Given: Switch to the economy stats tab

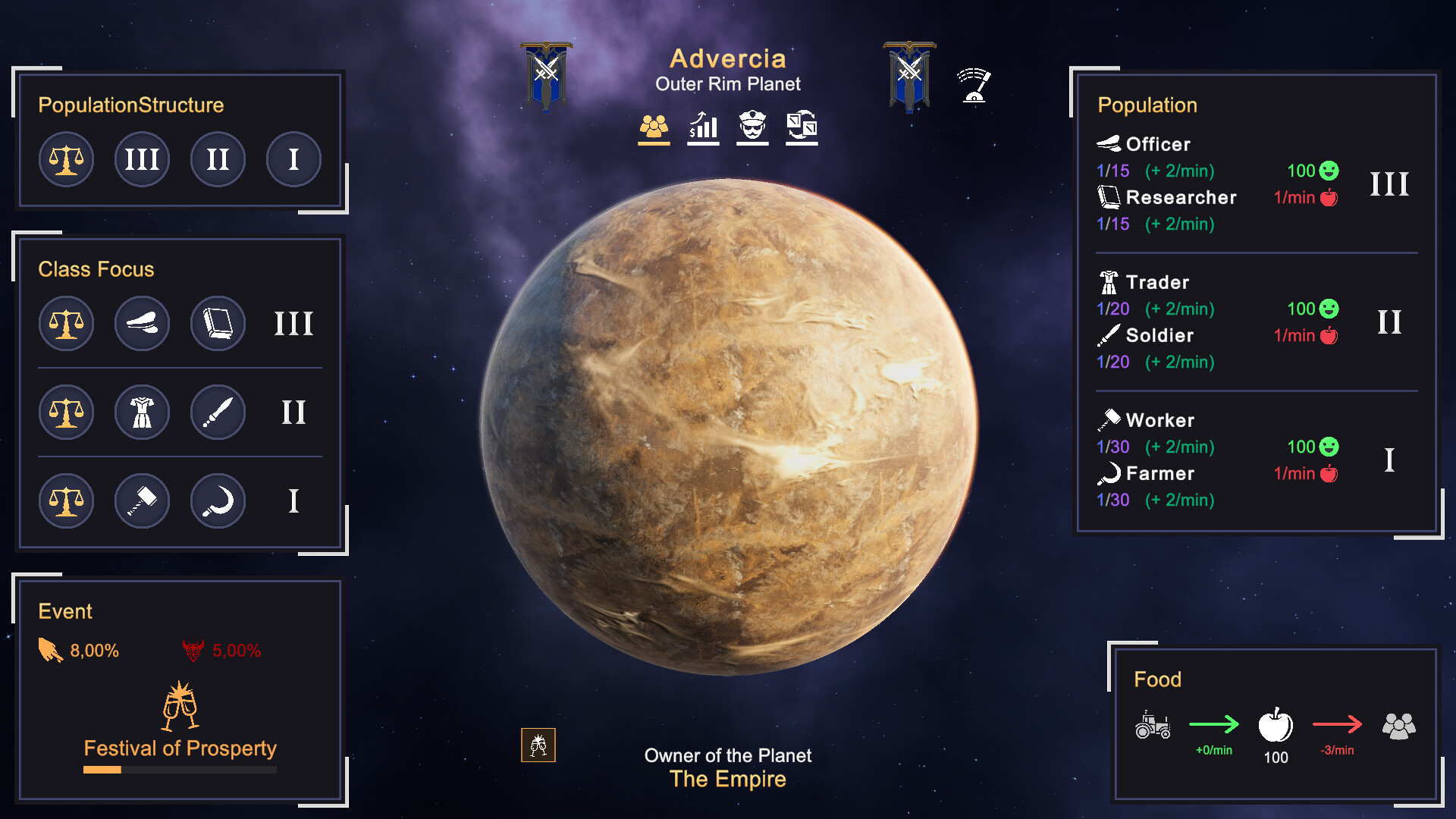Looking at the screenshot, I should 702,127.
